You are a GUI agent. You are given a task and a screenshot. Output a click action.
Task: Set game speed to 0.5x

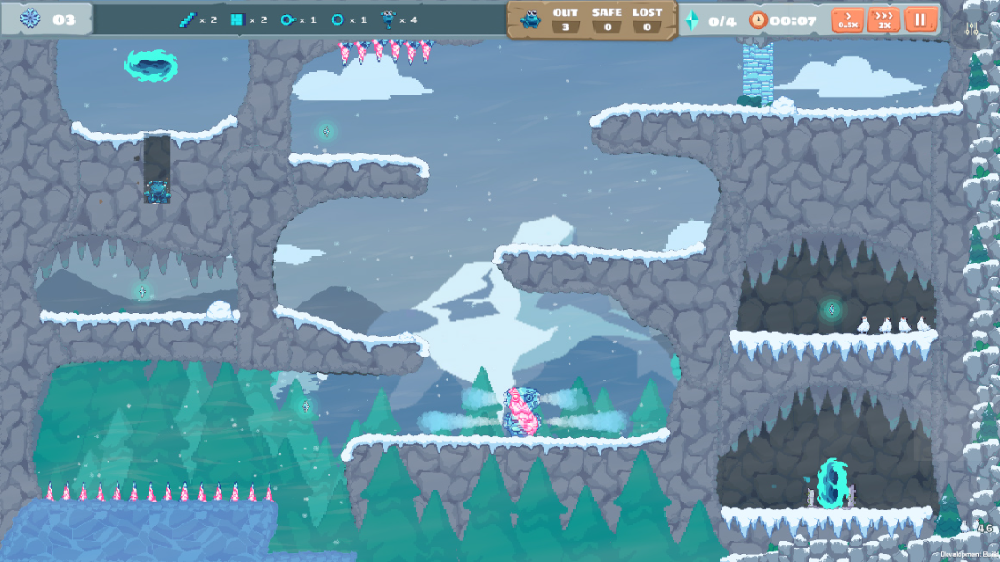tap(848, 20)
